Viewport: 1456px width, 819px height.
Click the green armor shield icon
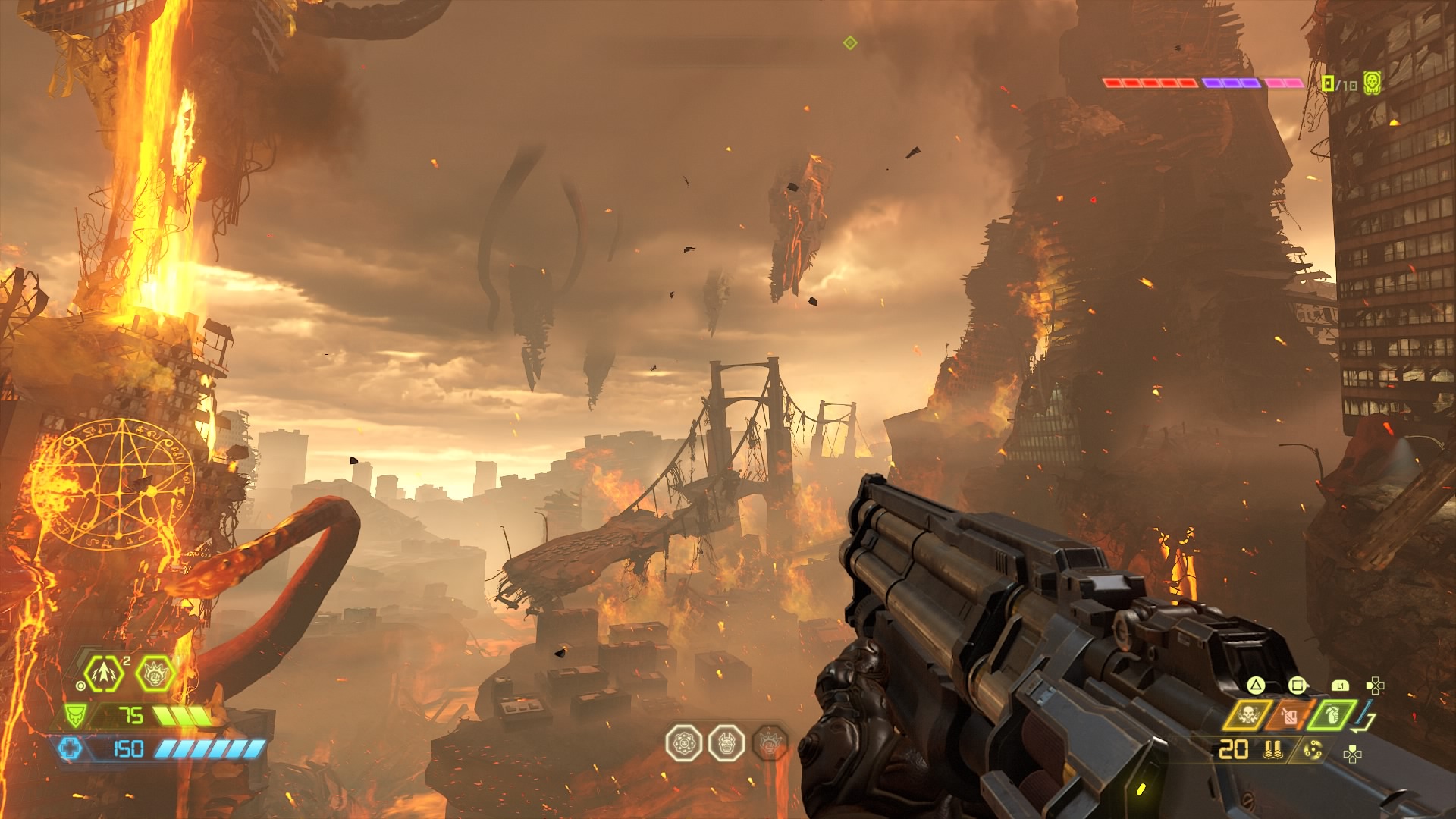(x=75, y=715)
